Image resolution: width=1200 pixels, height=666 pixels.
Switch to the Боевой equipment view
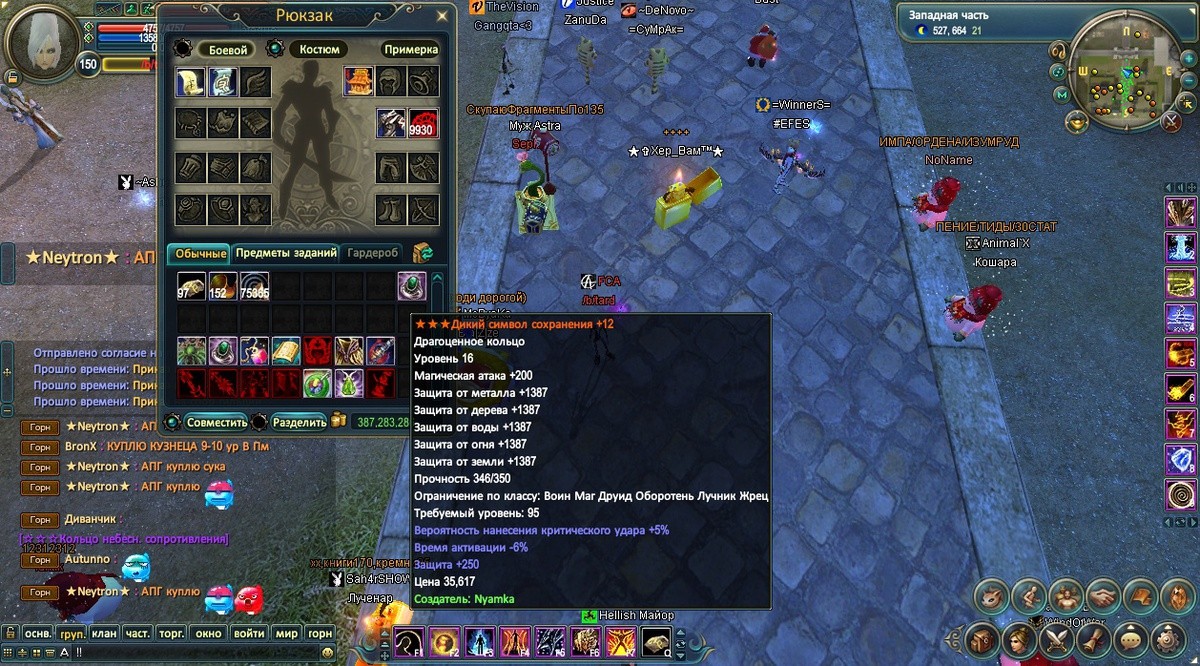click(223, 49)
